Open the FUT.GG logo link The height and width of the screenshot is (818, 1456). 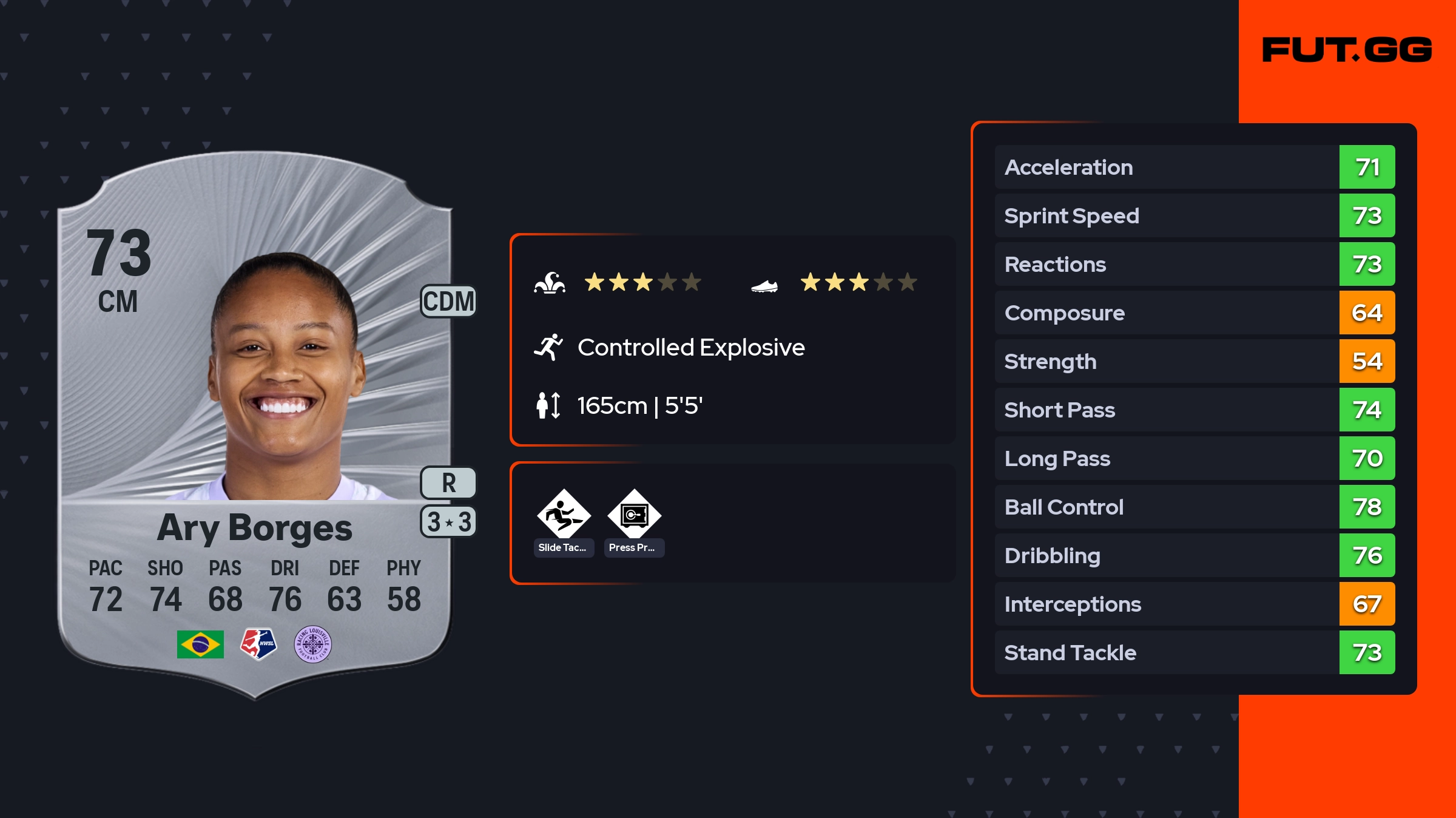pos(1347,50)
